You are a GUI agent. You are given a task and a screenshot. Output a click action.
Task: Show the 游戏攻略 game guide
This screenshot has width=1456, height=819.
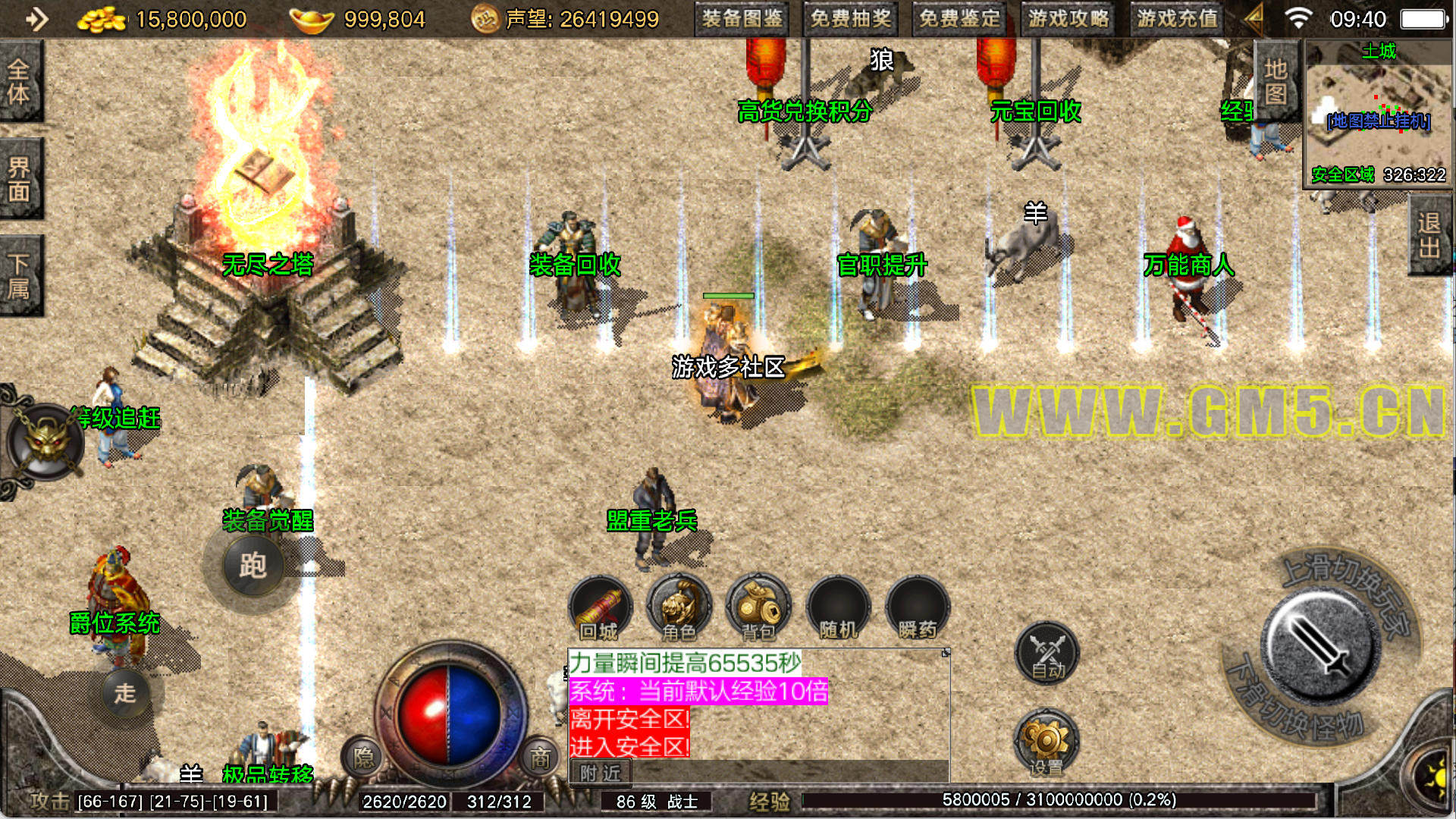coord(1068,19)
